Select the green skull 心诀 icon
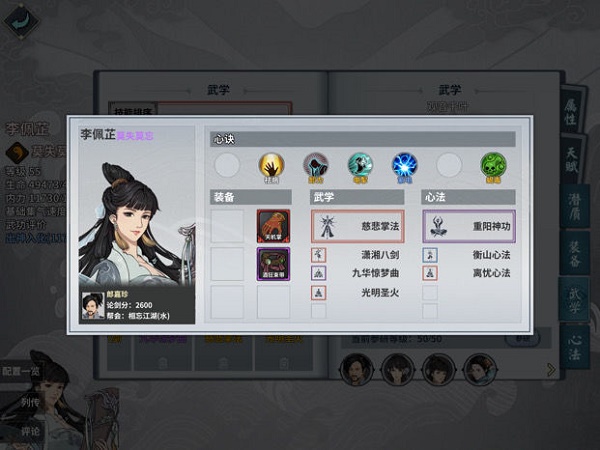Image resolution: width=600 pixels, height=450 pixels. pos(492,165)
